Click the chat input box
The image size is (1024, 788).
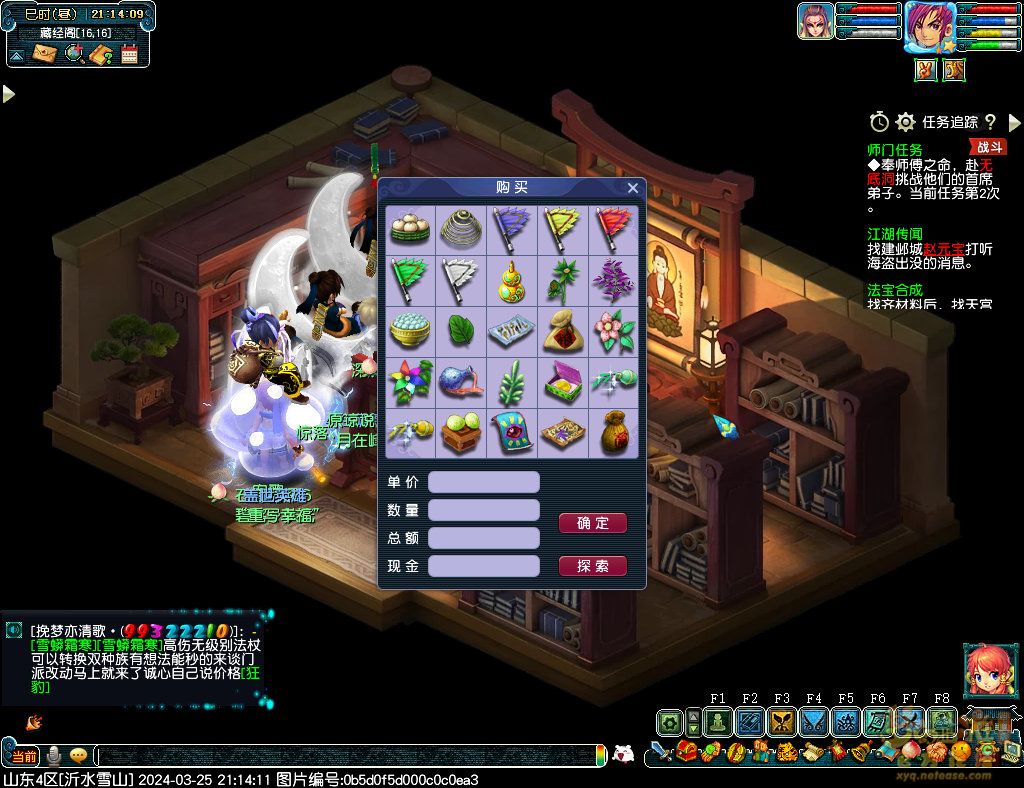pos(350,756)
